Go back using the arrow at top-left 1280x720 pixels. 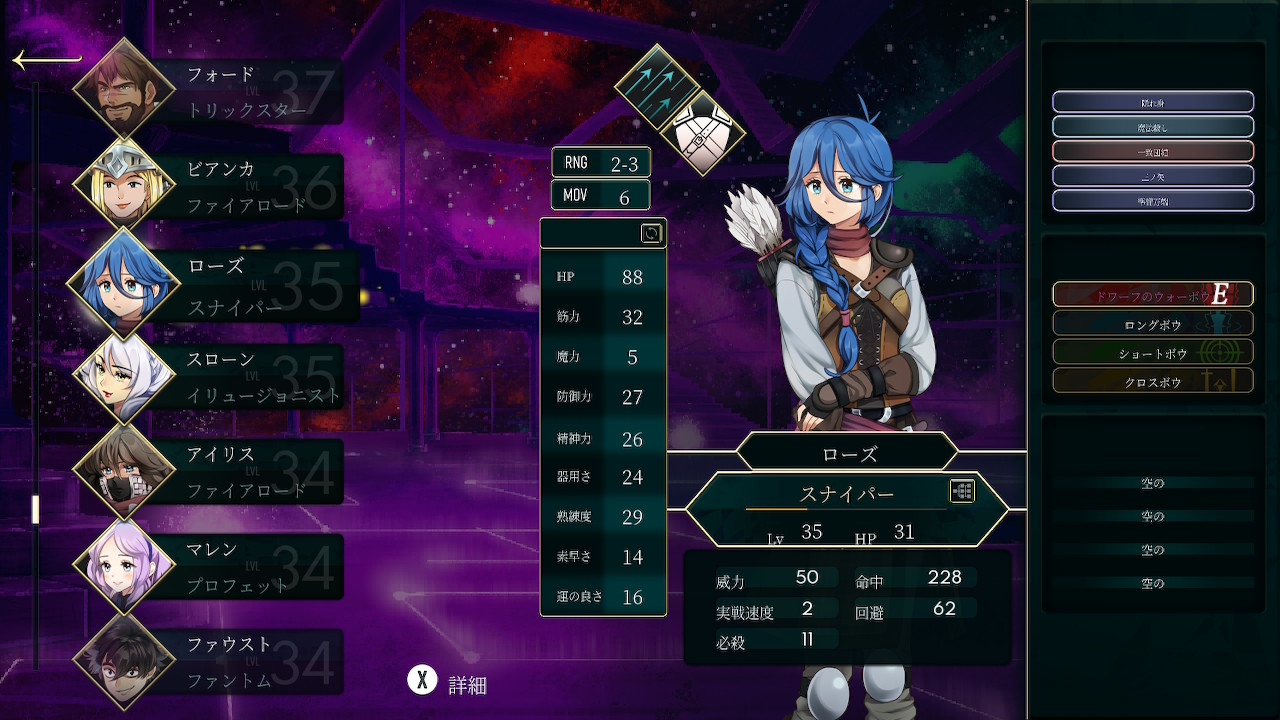[45, 61]
